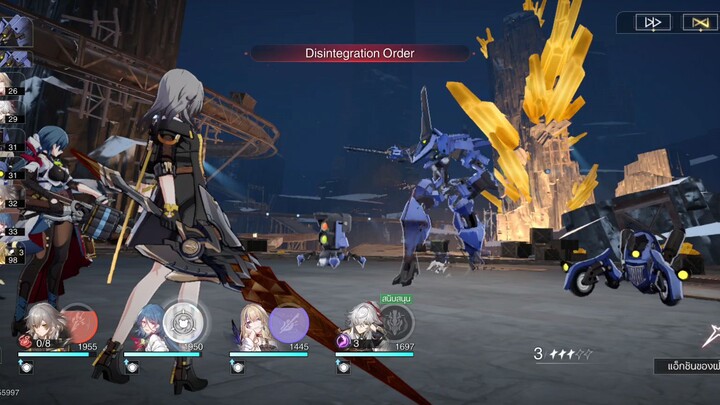Activate the red-capped character's dark ultimate icon
This screenshot has height=405, width=720.
(394, 322)
